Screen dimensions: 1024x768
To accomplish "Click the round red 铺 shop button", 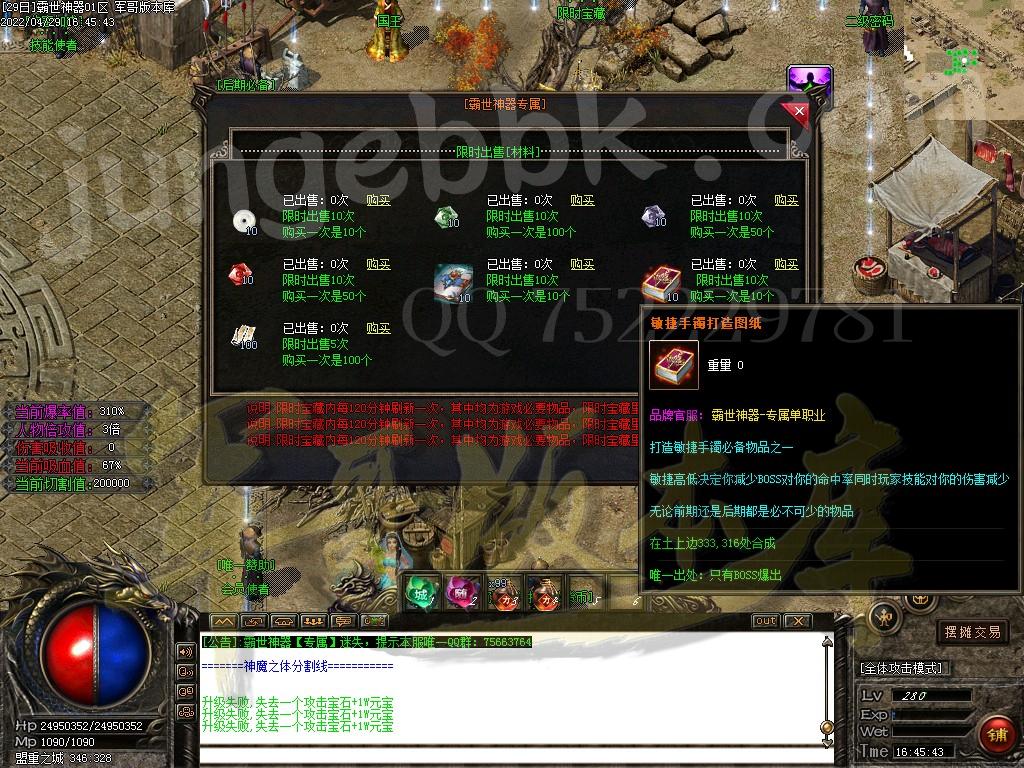I will point(993,735).
